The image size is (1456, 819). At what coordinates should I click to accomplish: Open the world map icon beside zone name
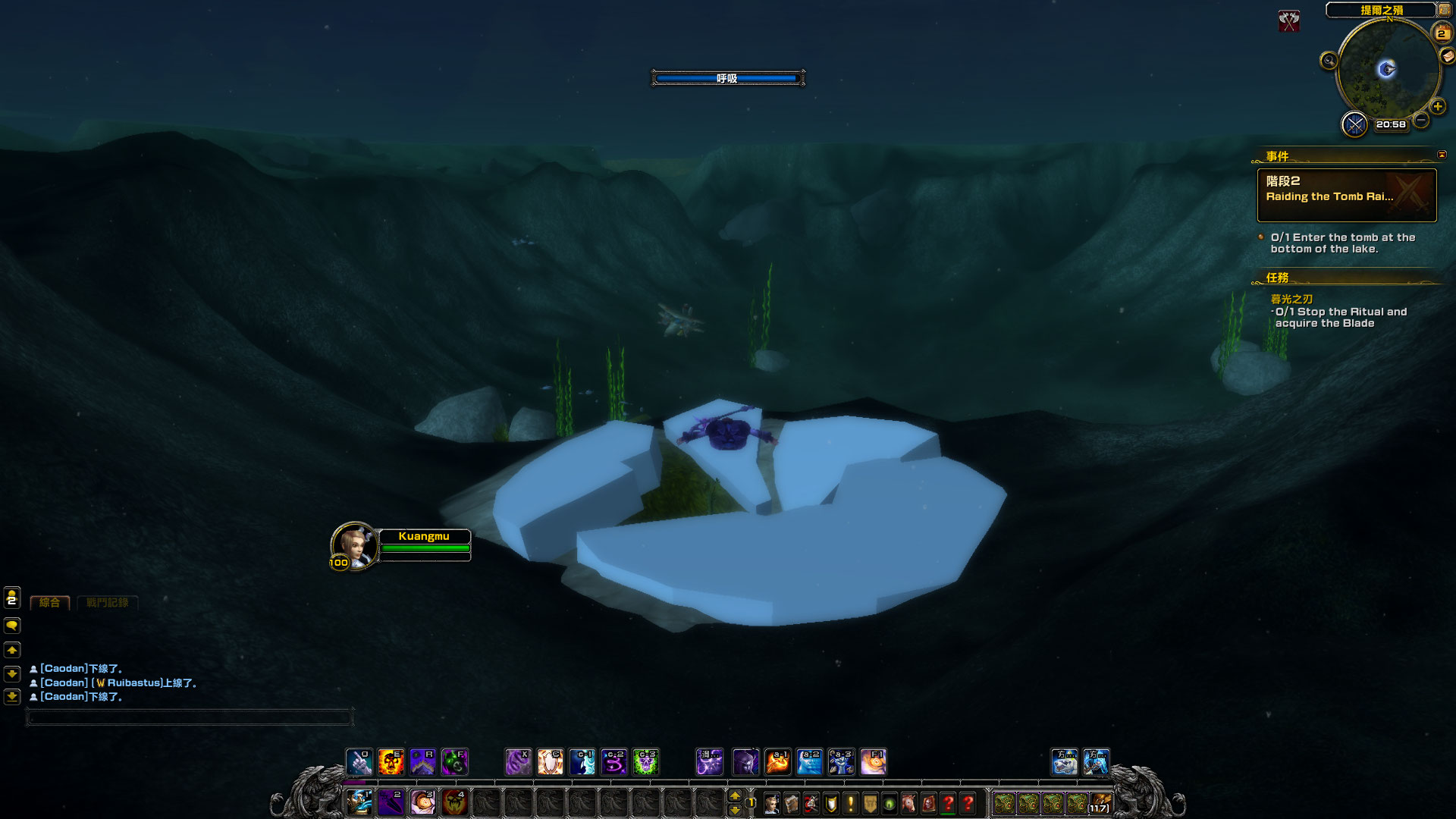click(1445, 10)
